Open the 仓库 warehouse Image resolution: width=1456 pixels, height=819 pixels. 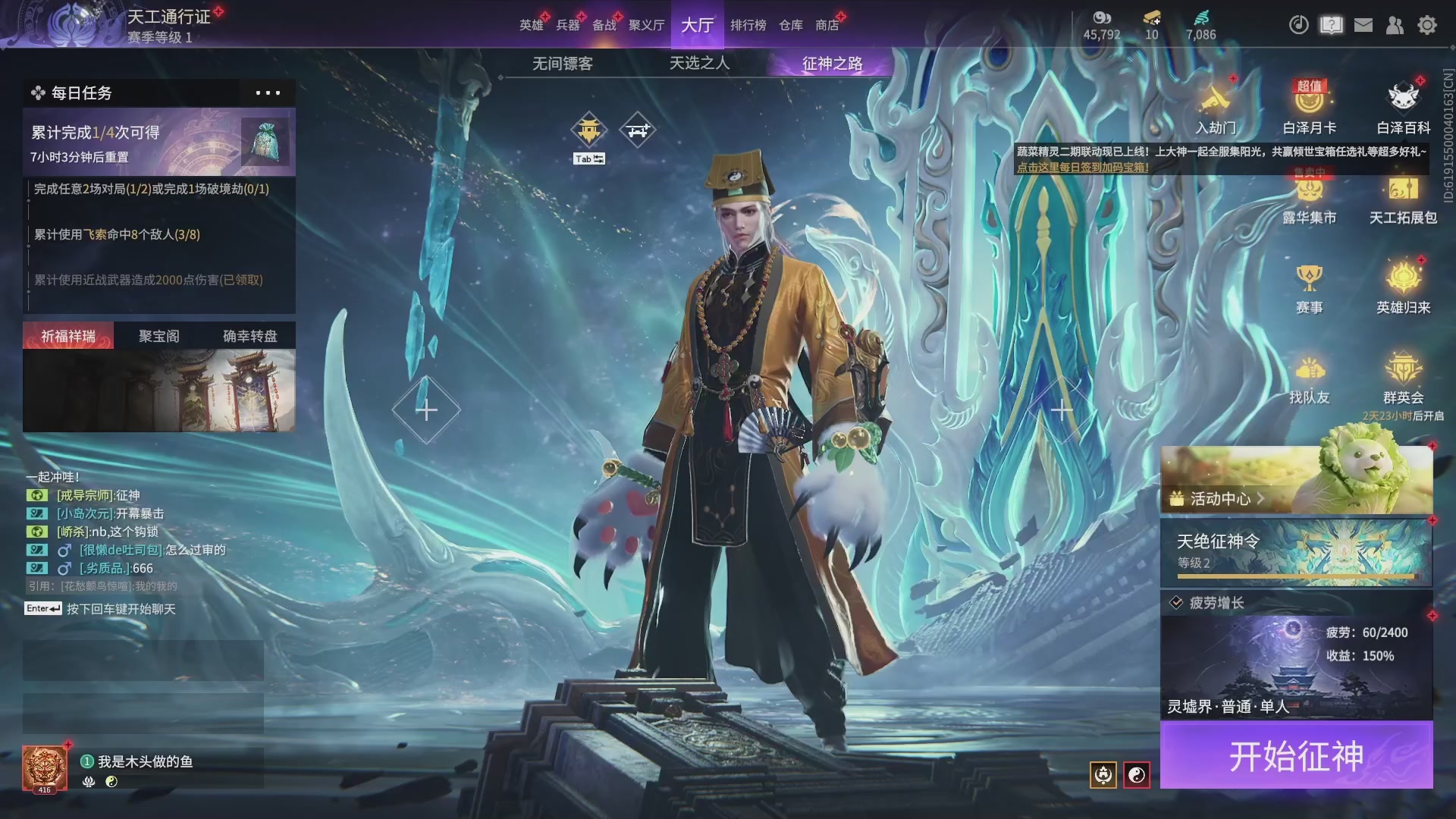pyautogui.click(x=790, y=25)
